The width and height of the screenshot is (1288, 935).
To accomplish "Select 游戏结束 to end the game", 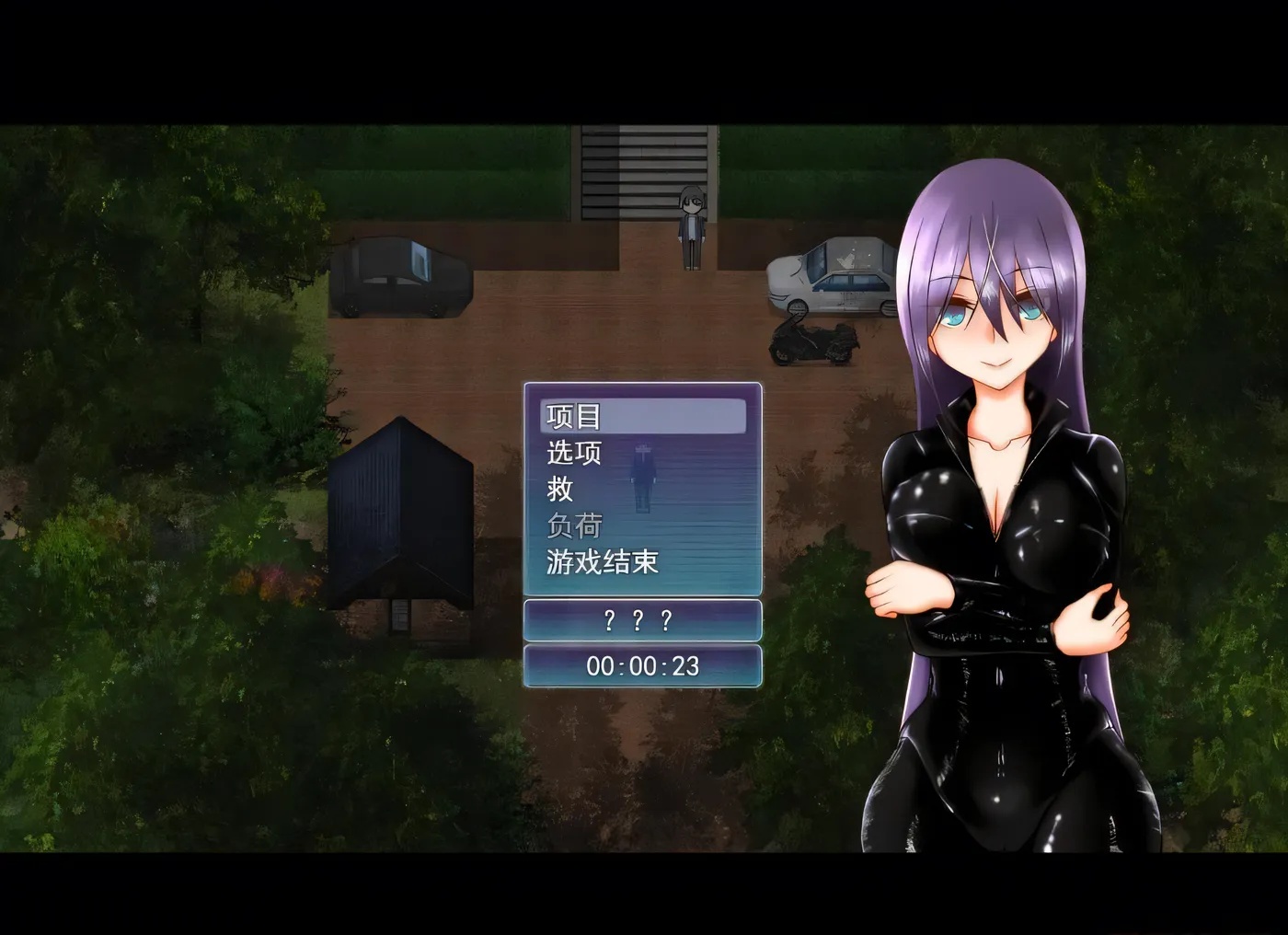I will pos(603,561).
